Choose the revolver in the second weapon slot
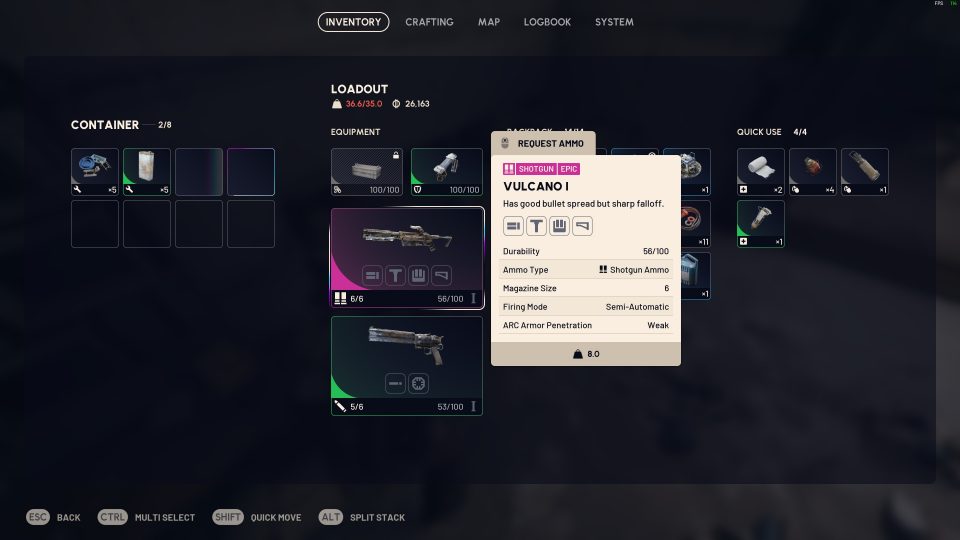This screenshot has width=960, height=540. (407, 365)
